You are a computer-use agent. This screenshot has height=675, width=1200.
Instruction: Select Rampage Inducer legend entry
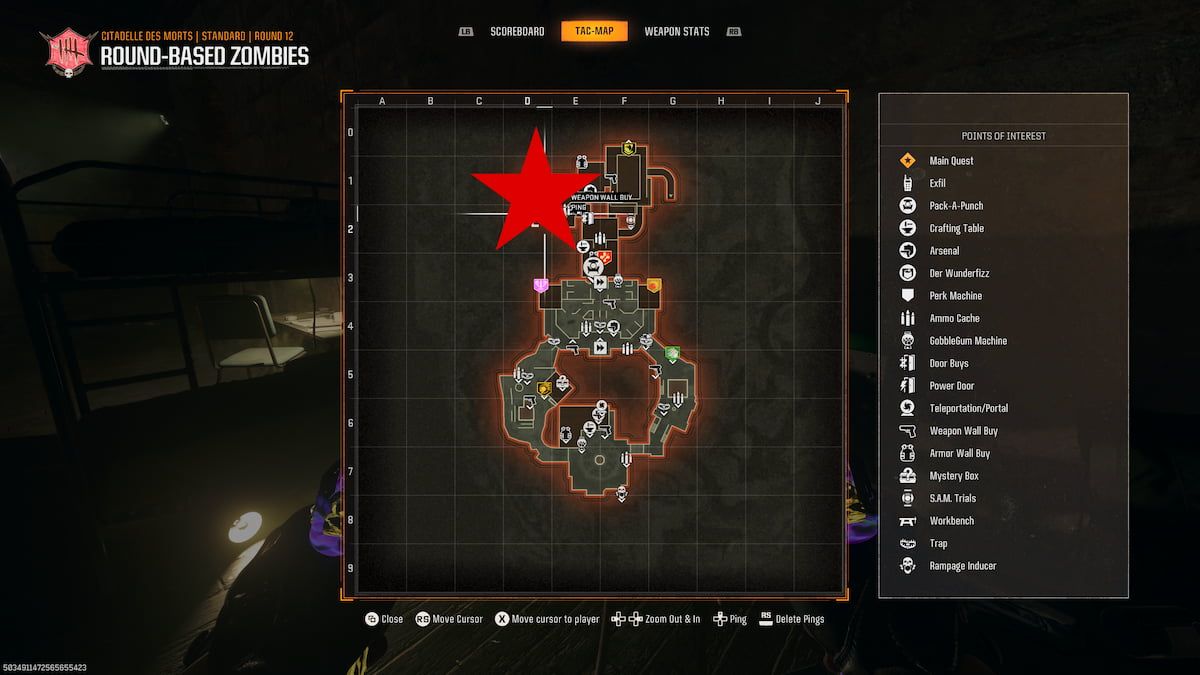pos(962,566)
